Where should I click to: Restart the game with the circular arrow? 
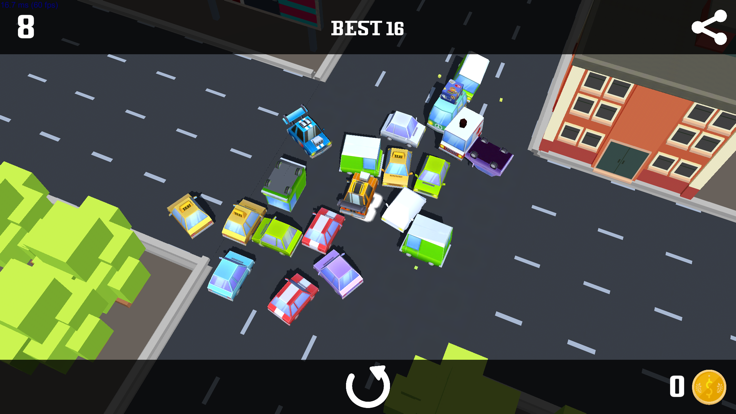367,386
